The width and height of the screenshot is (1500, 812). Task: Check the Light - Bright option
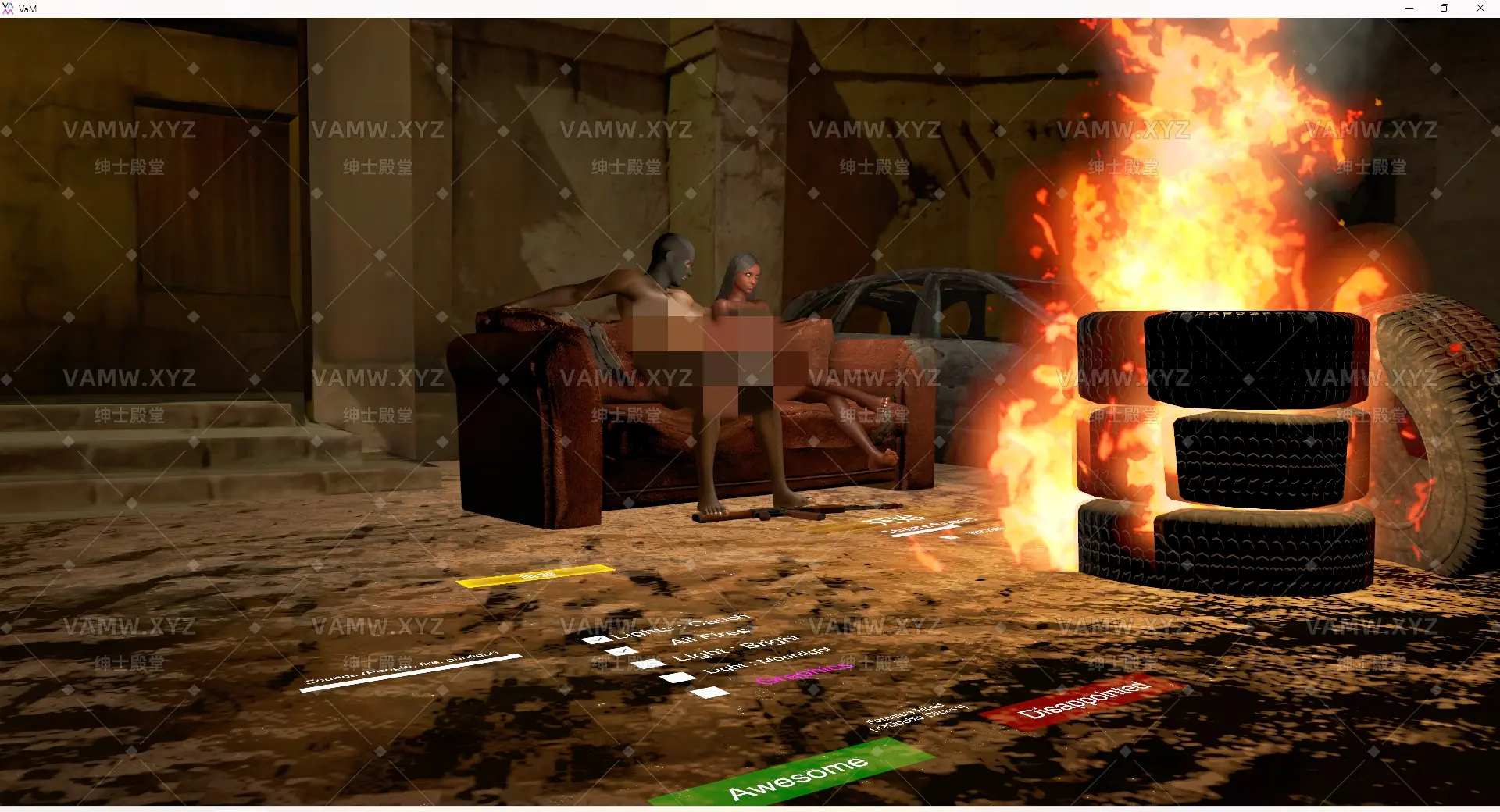[x=648, y=664]
